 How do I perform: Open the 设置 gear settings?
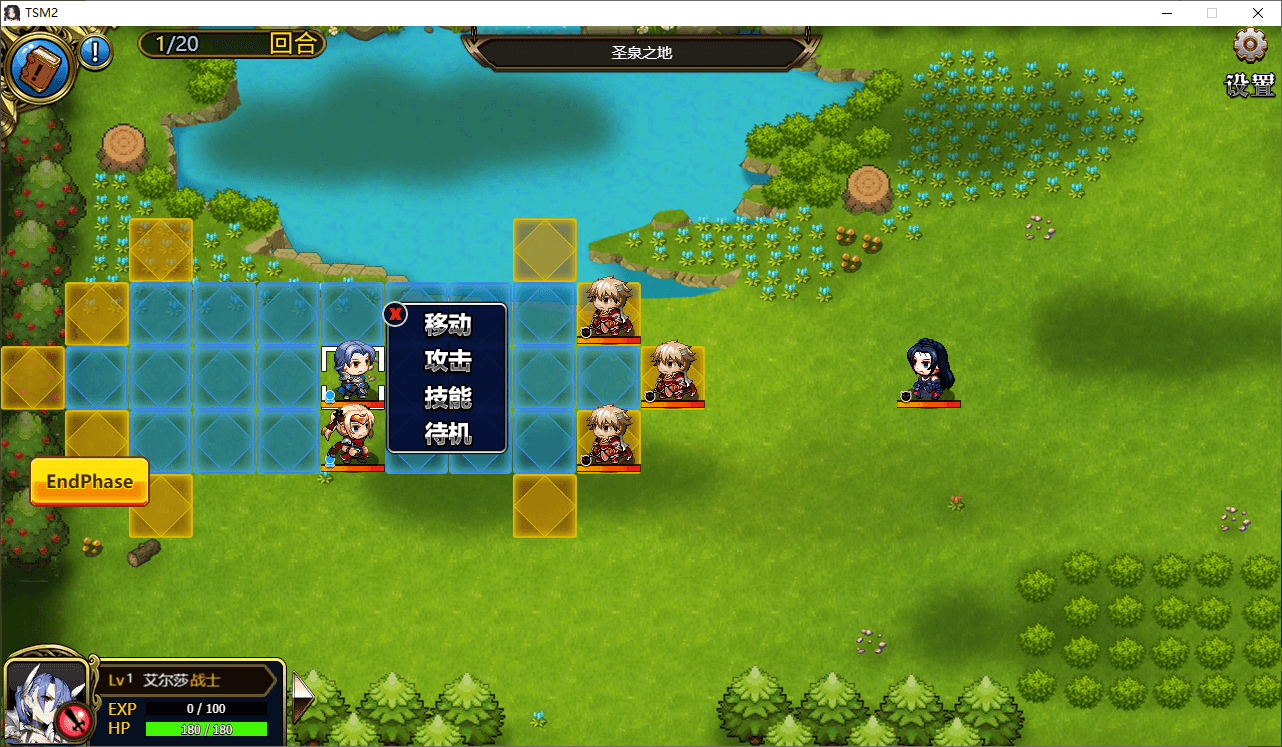tap(1250, 46)
